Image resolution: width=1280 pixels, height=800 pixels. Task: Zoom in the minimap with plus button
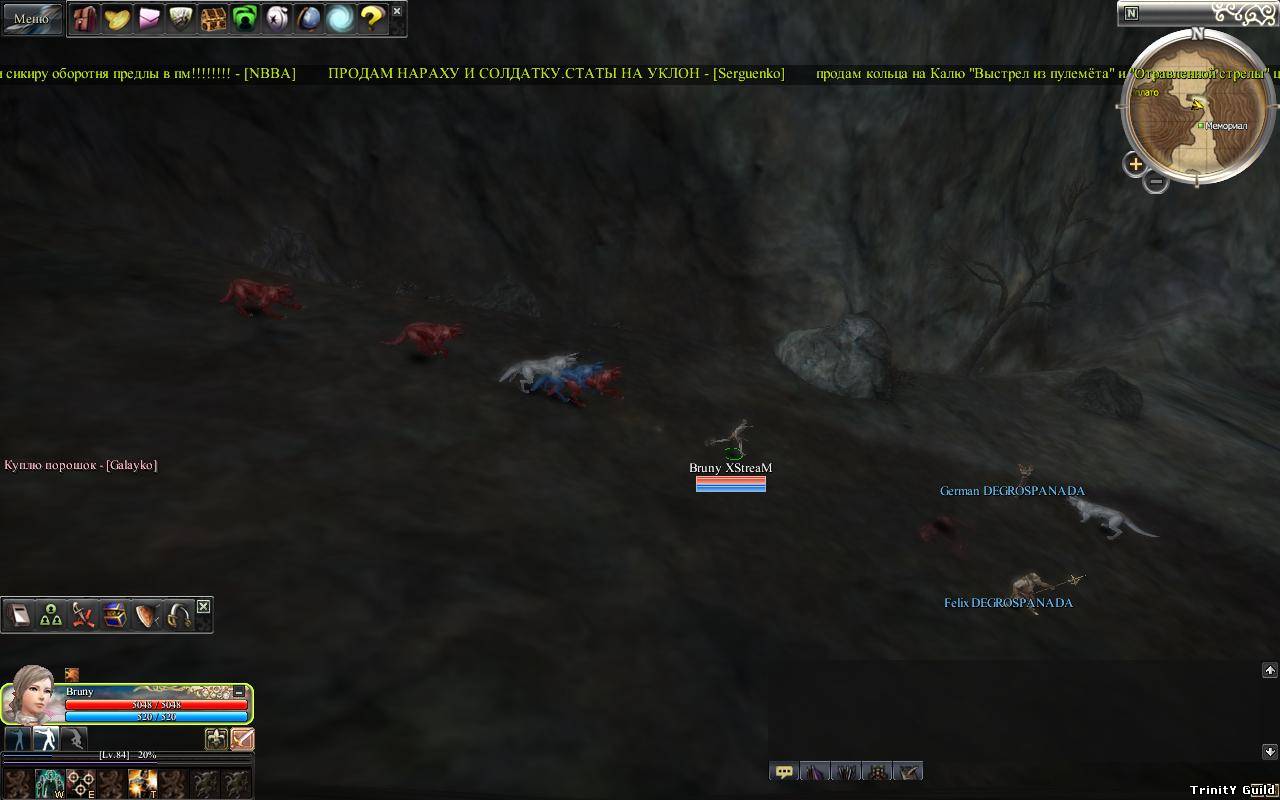click(1135, 164)
